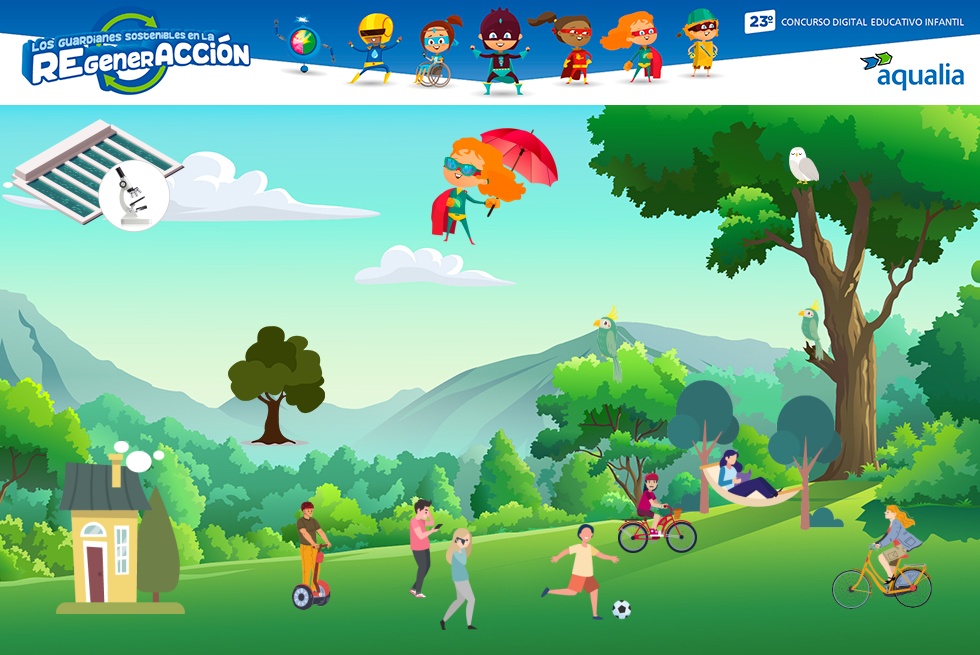Choose the red-suited guardian with a ponytail
This screenshot has height=655, width=980.
pos(570,48)
